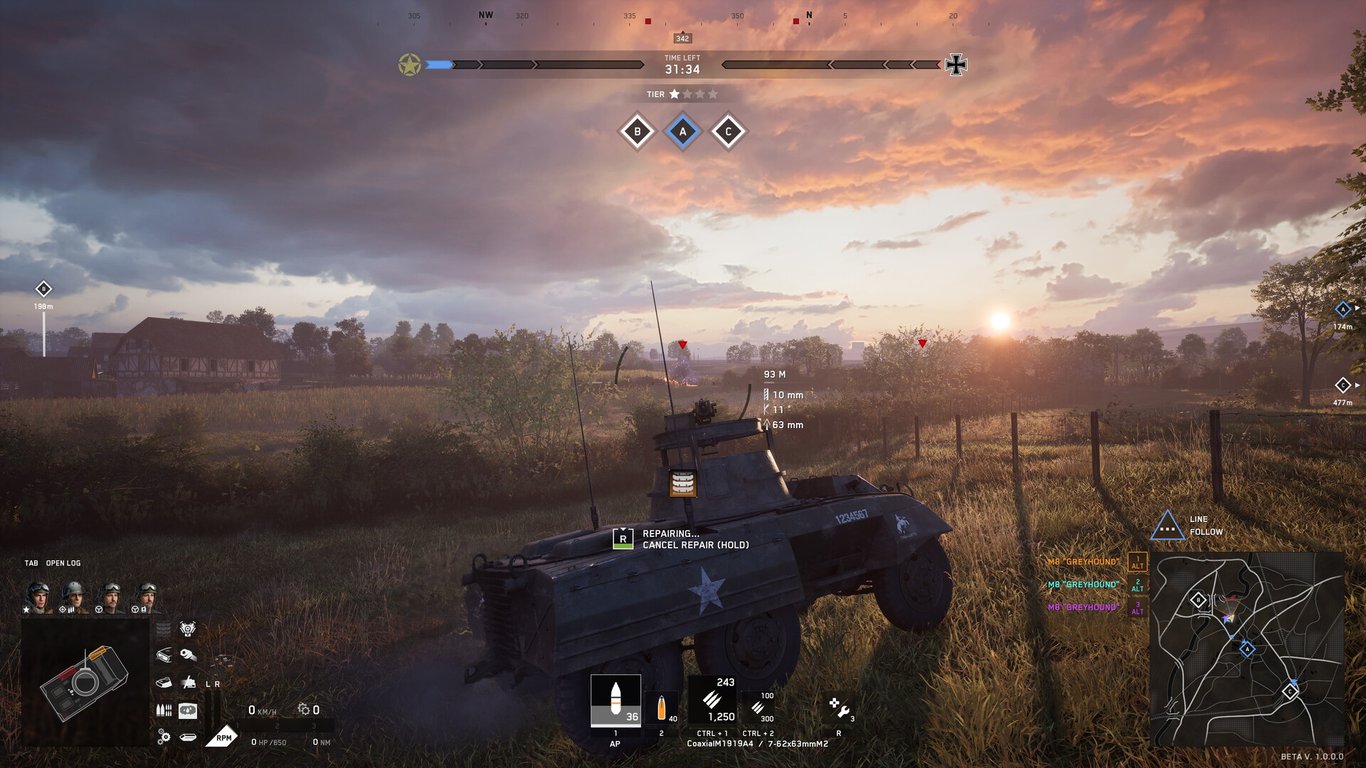Select objective point A marker
The height and width of the screenshot is (768, 1366).
tap(682, 131)
